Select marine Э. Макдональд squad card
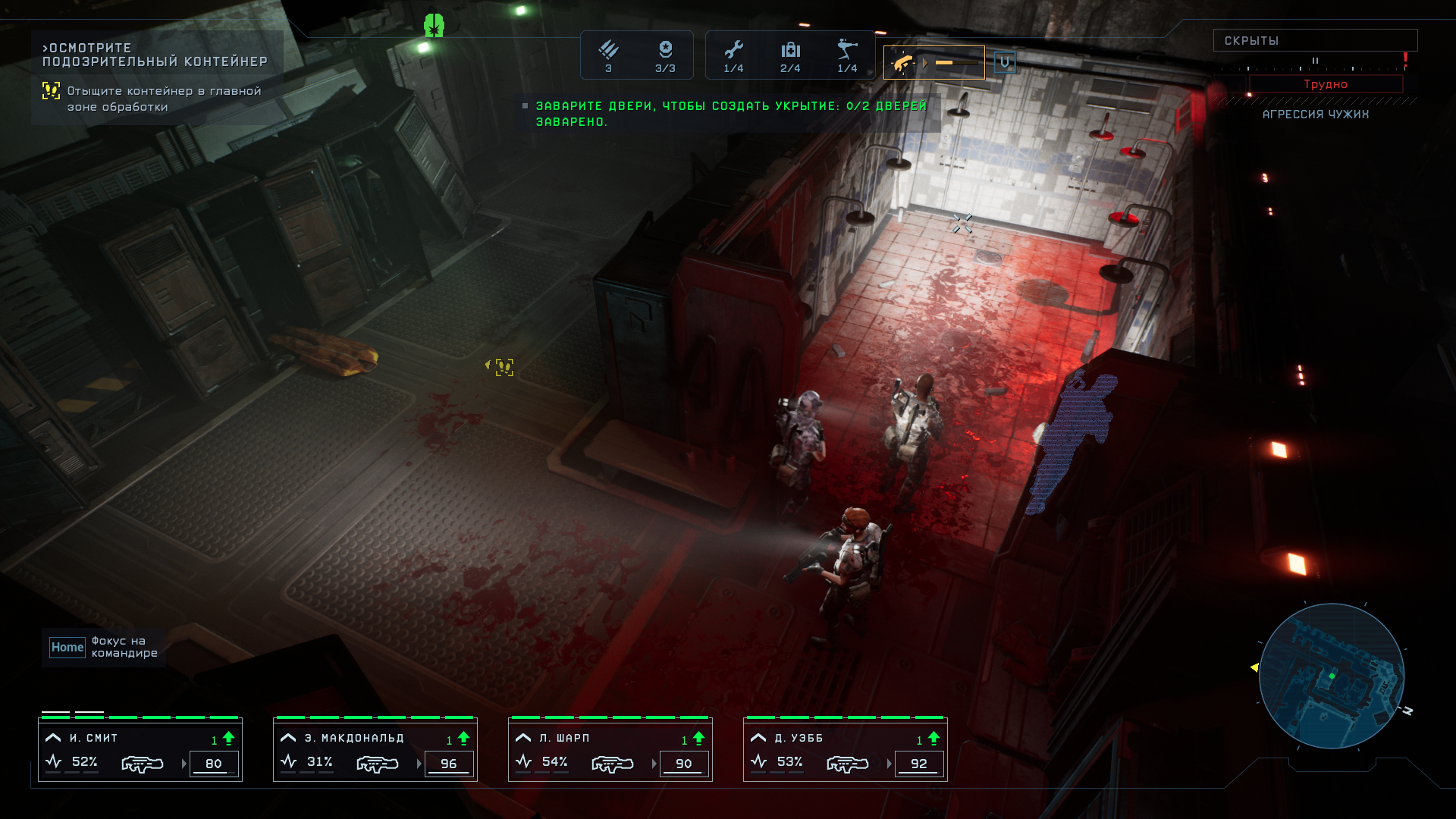1456x819 pixels. (x=375, y=749)
